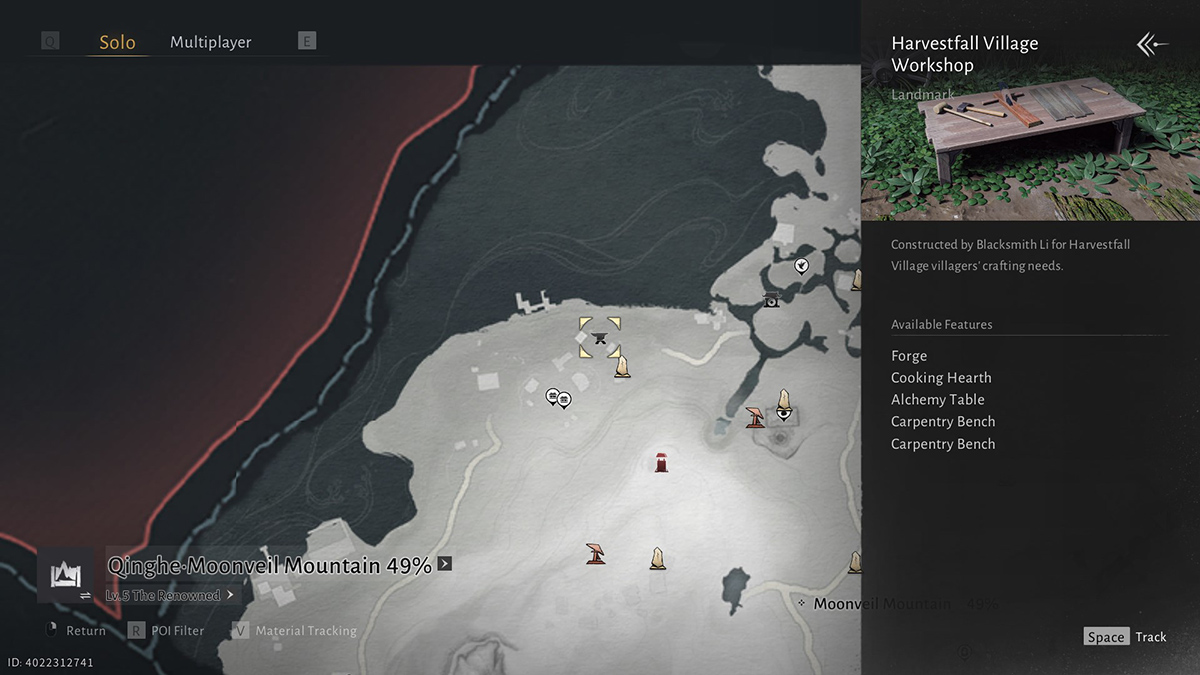1200x675 pixels.
Task: Select the eye-marked stone map marker
Action: tap(784, 404)
